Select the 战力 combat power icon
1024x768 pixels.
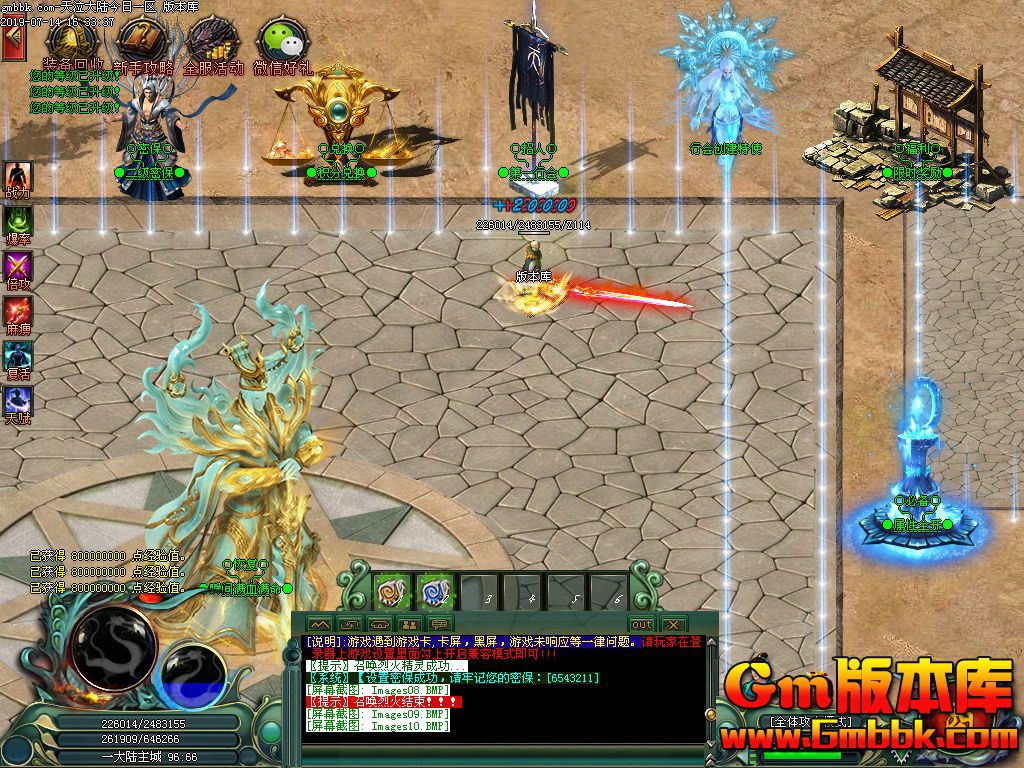coord(18,179)
